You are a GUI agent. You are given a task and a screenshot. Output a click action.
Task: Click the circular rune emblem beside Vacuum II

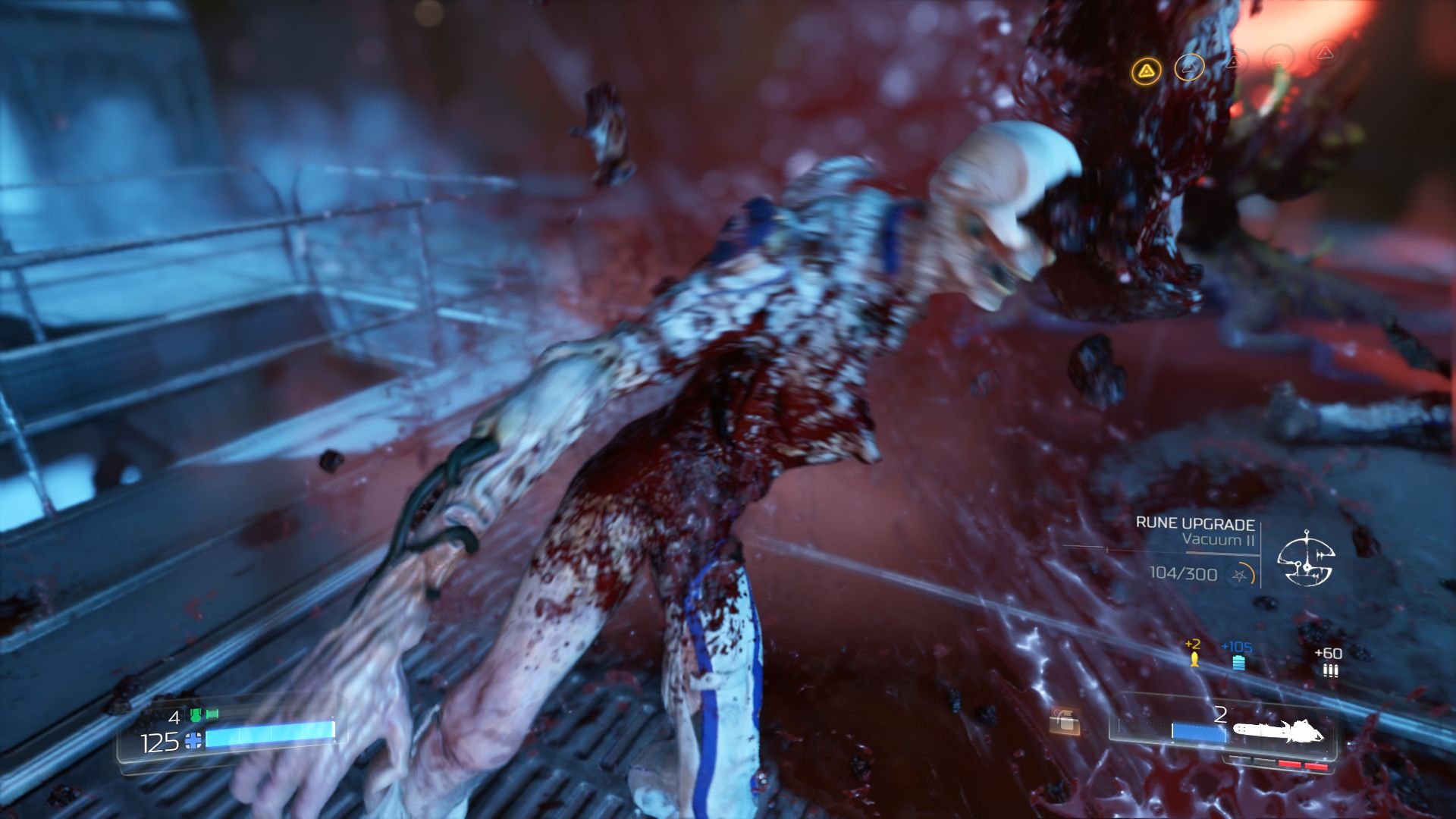click(1307, 563)
